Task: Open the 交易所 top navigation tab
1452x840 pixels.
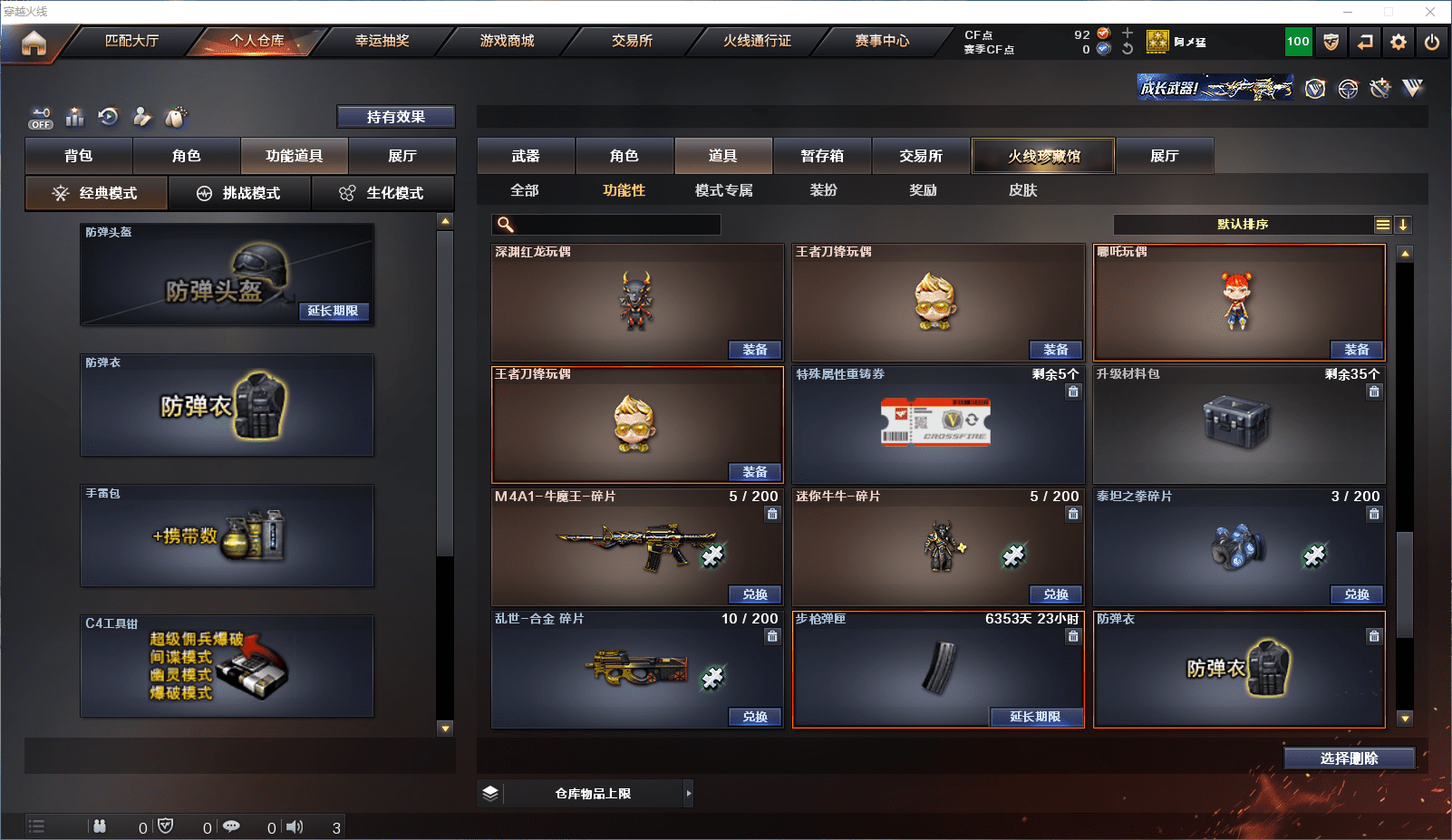Action: pos(632,41)
